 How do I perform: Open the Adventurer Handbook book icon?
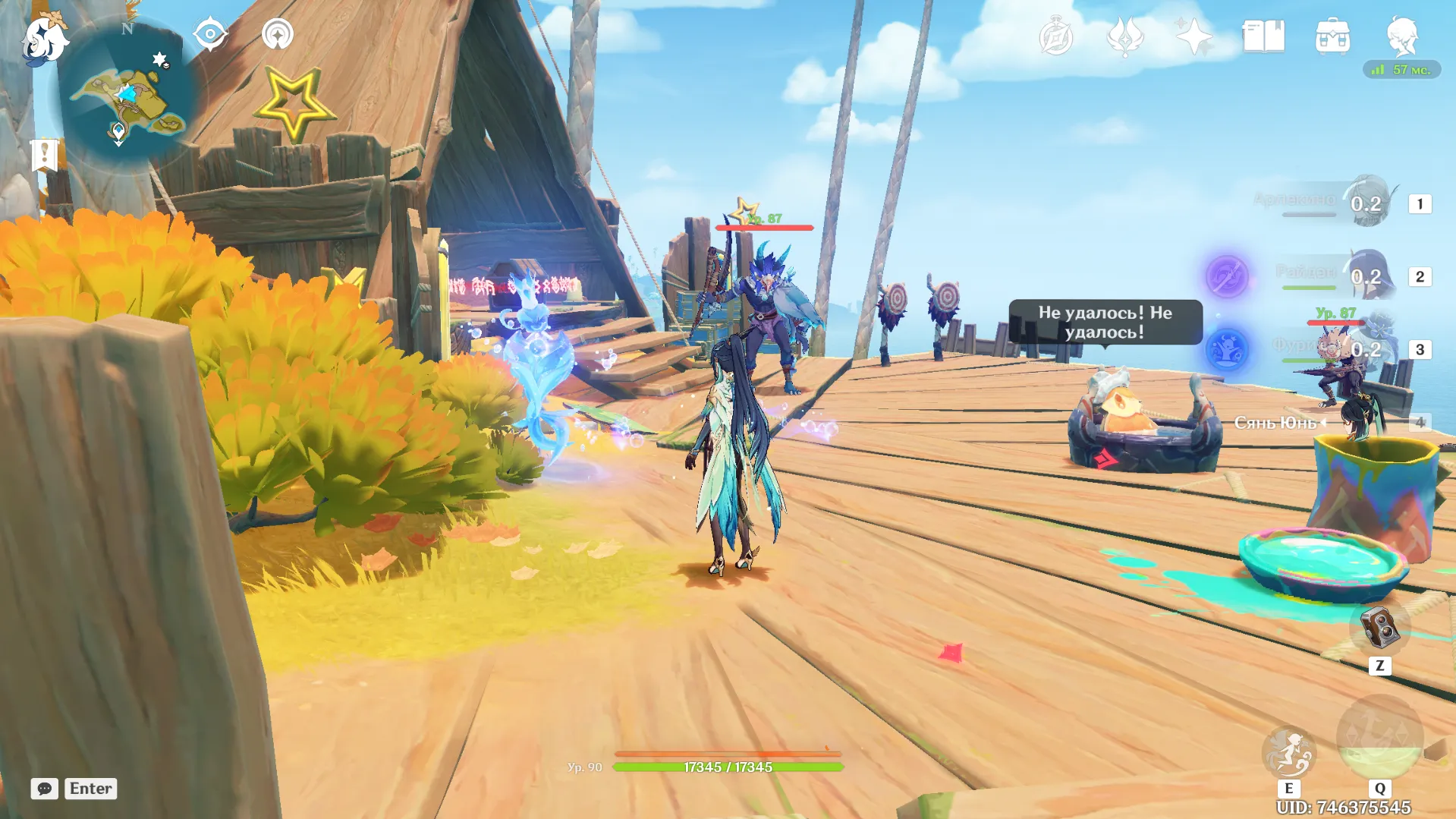click(1263, 36)
